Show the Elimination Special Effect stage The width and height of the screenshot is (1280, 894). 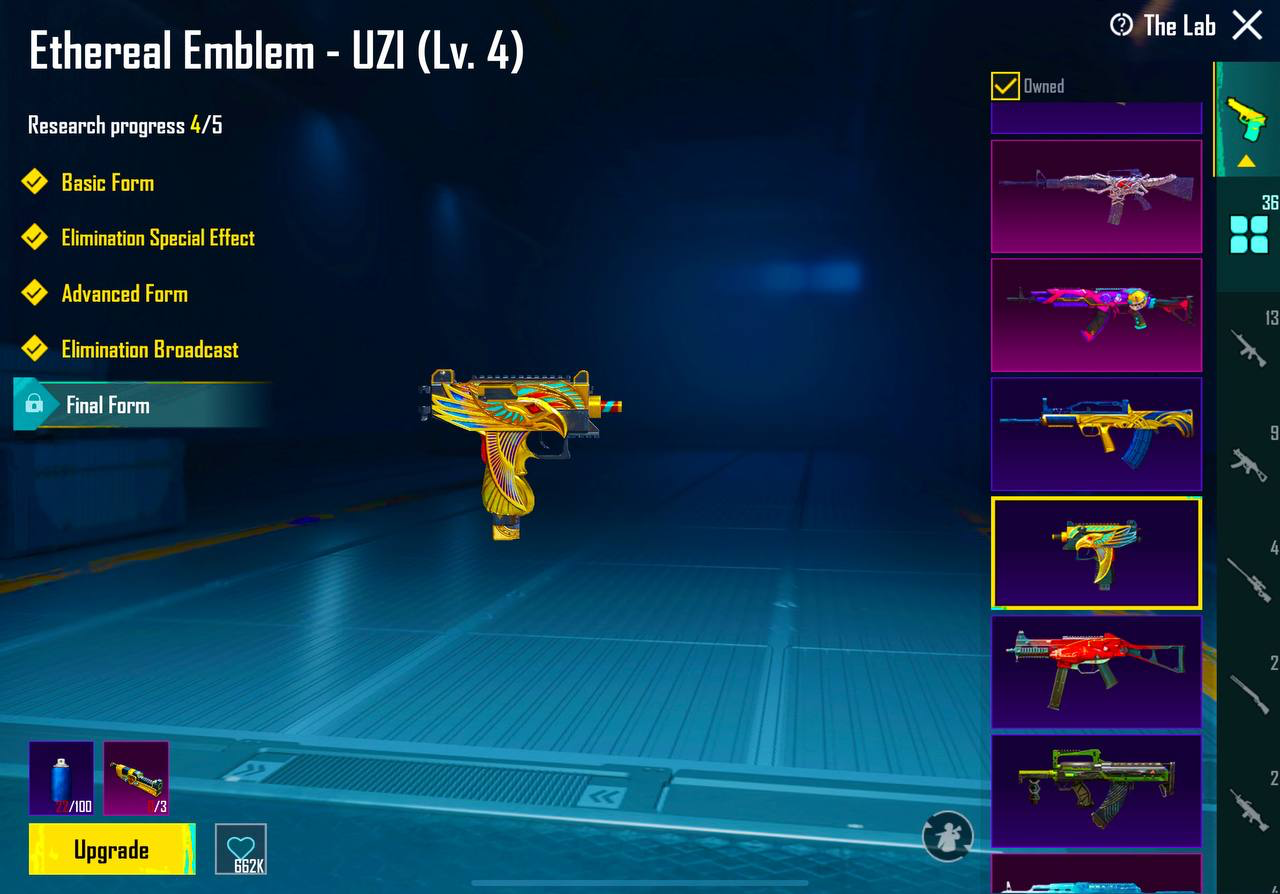(x=157, y=238)
